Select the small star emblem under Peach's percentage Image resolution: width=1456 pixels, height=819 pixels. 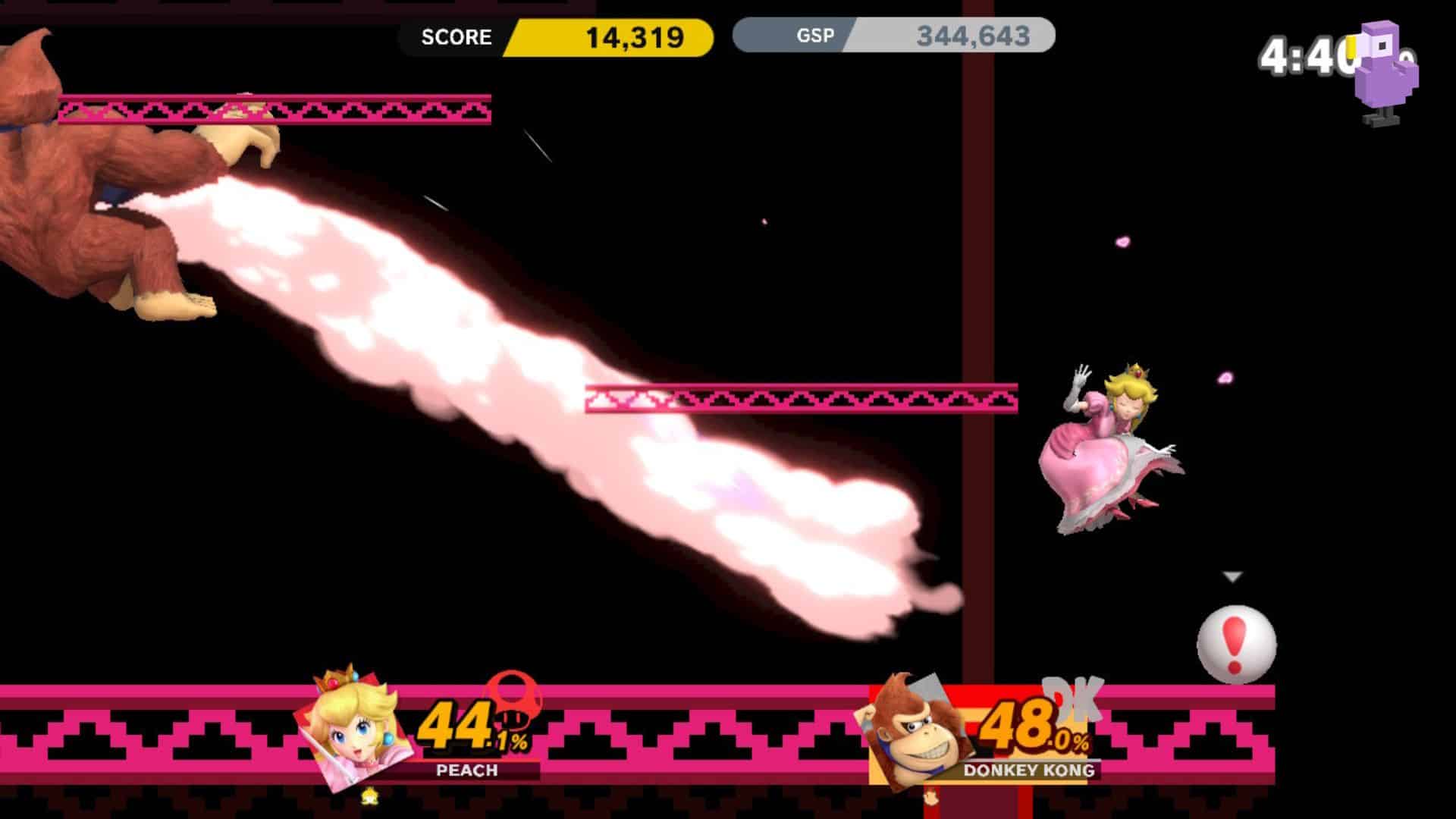(x=372, y=796)
